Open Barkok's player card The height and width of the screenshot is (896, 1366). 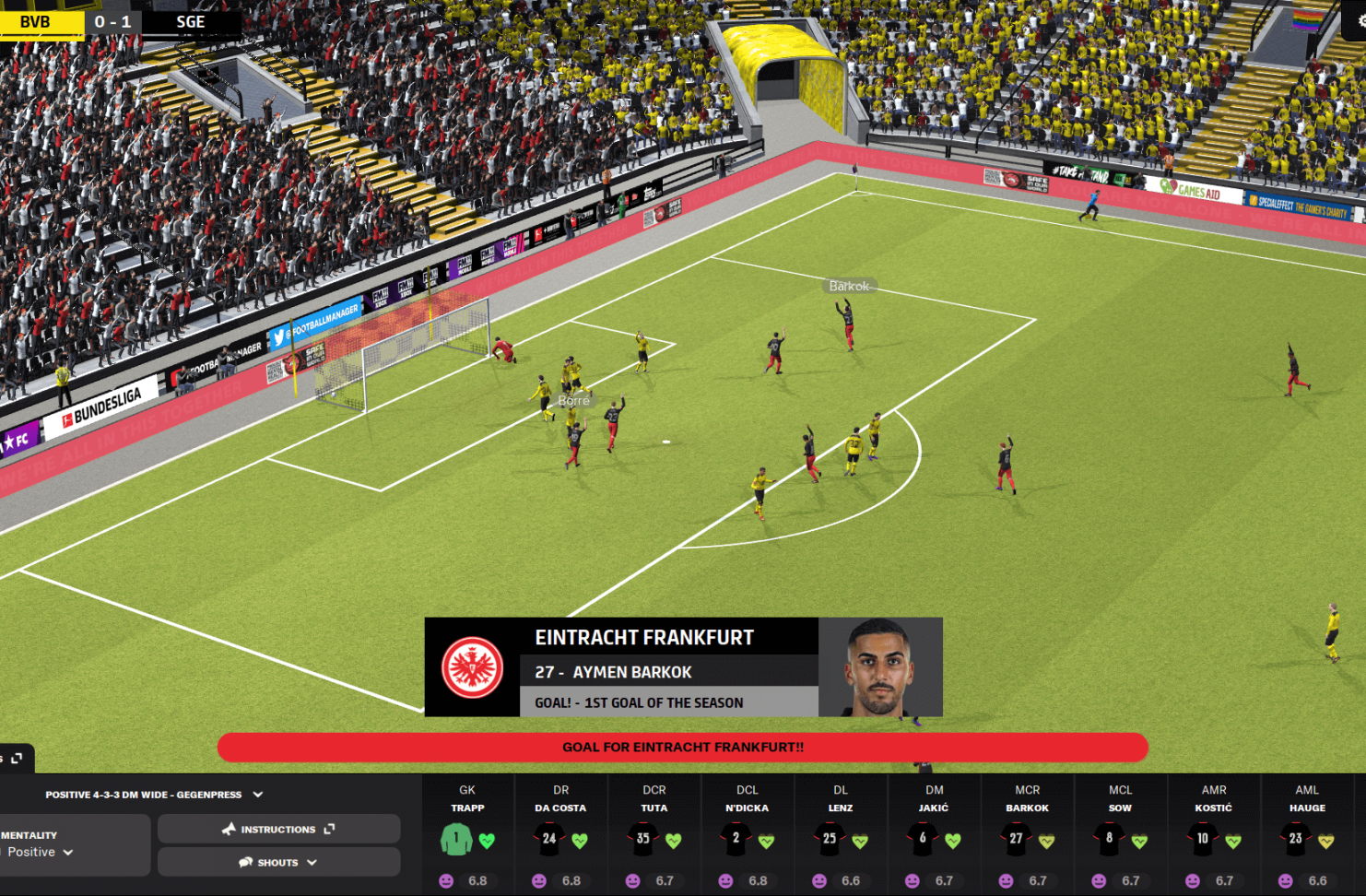(1028, 836)
